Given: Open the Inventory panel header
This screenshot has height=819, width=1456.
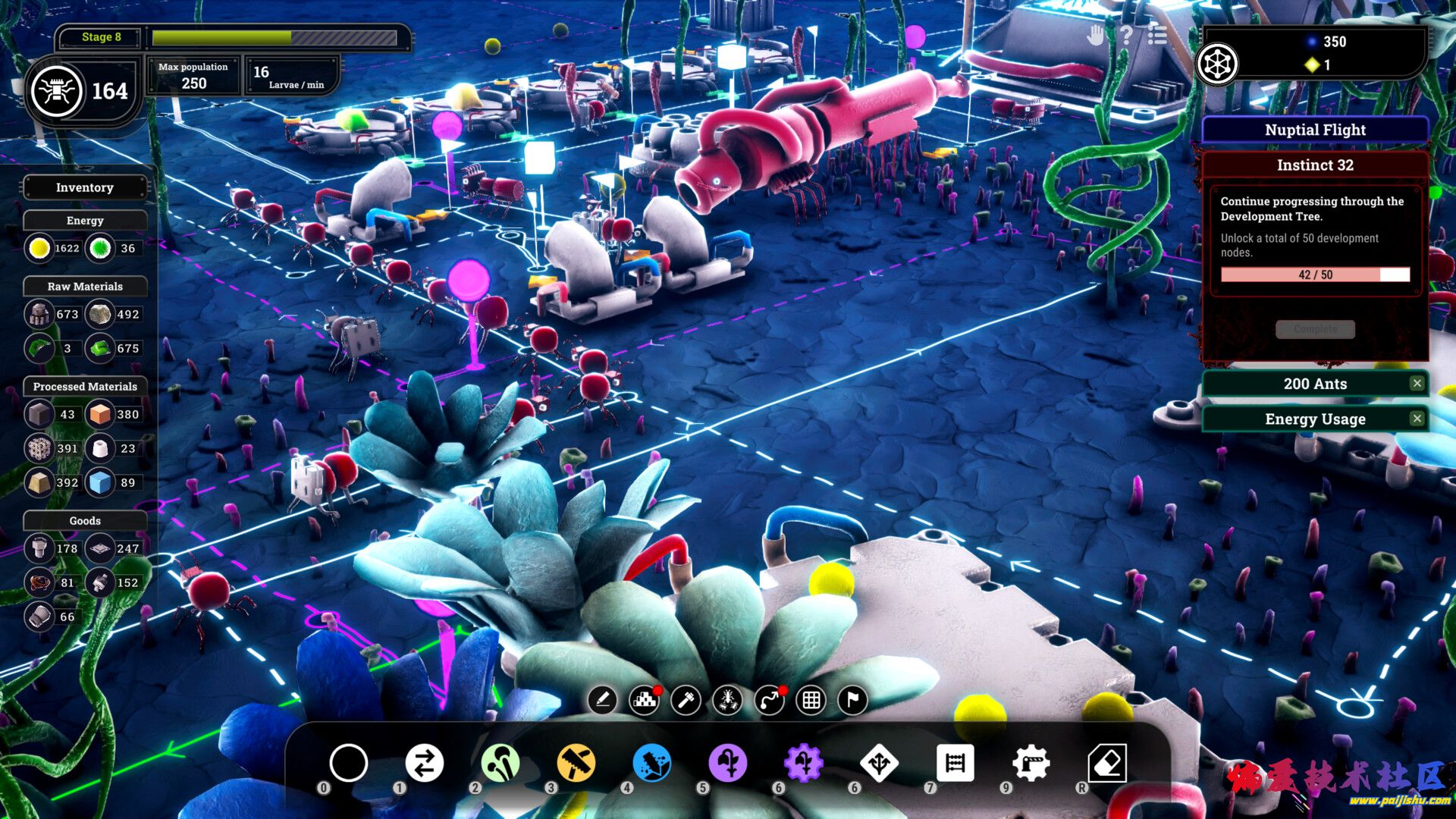Looking at the screenshot, I should 85,187.
